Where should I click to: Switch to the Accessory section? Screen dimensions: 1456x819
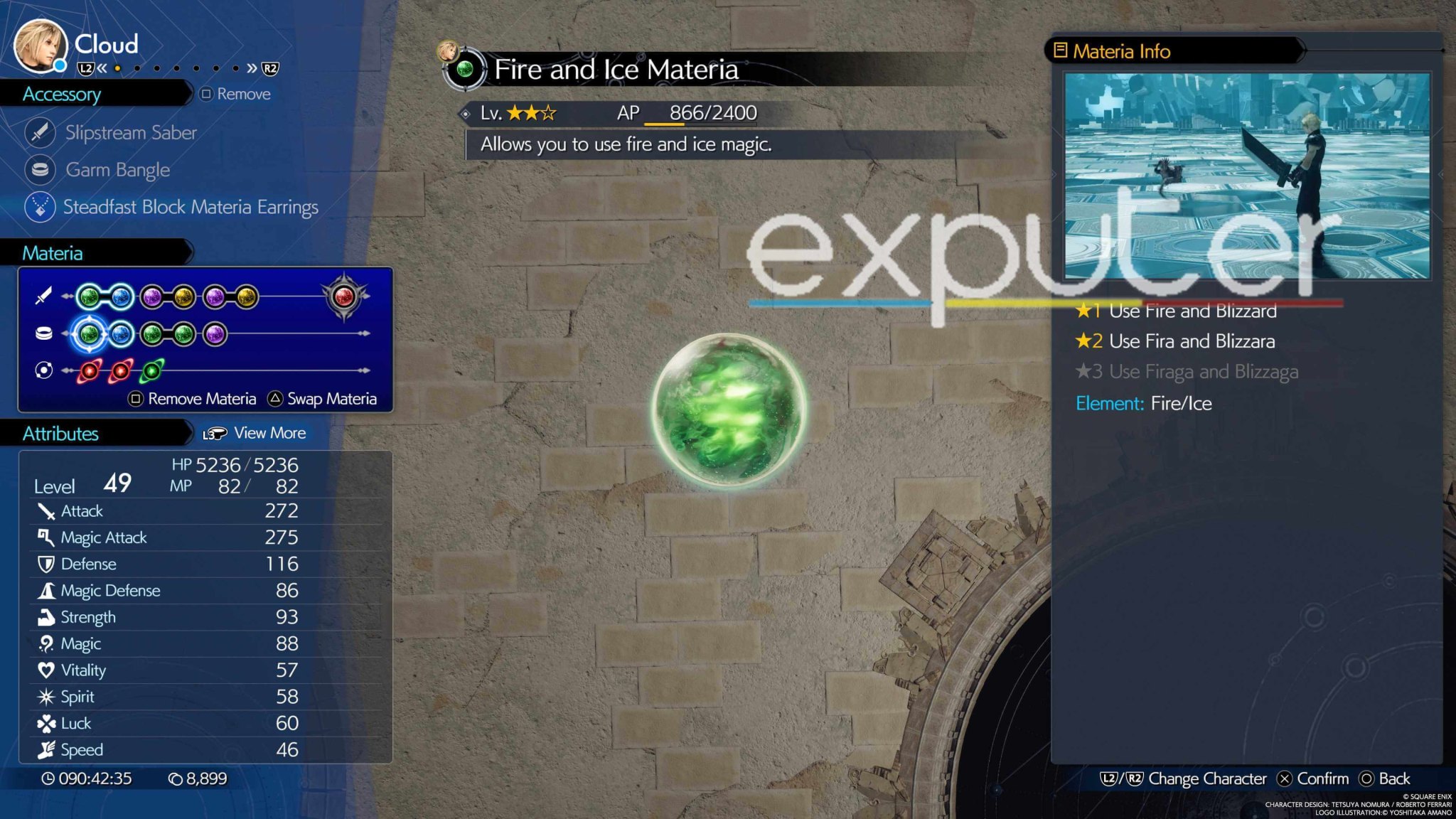[x=64, y=94]
